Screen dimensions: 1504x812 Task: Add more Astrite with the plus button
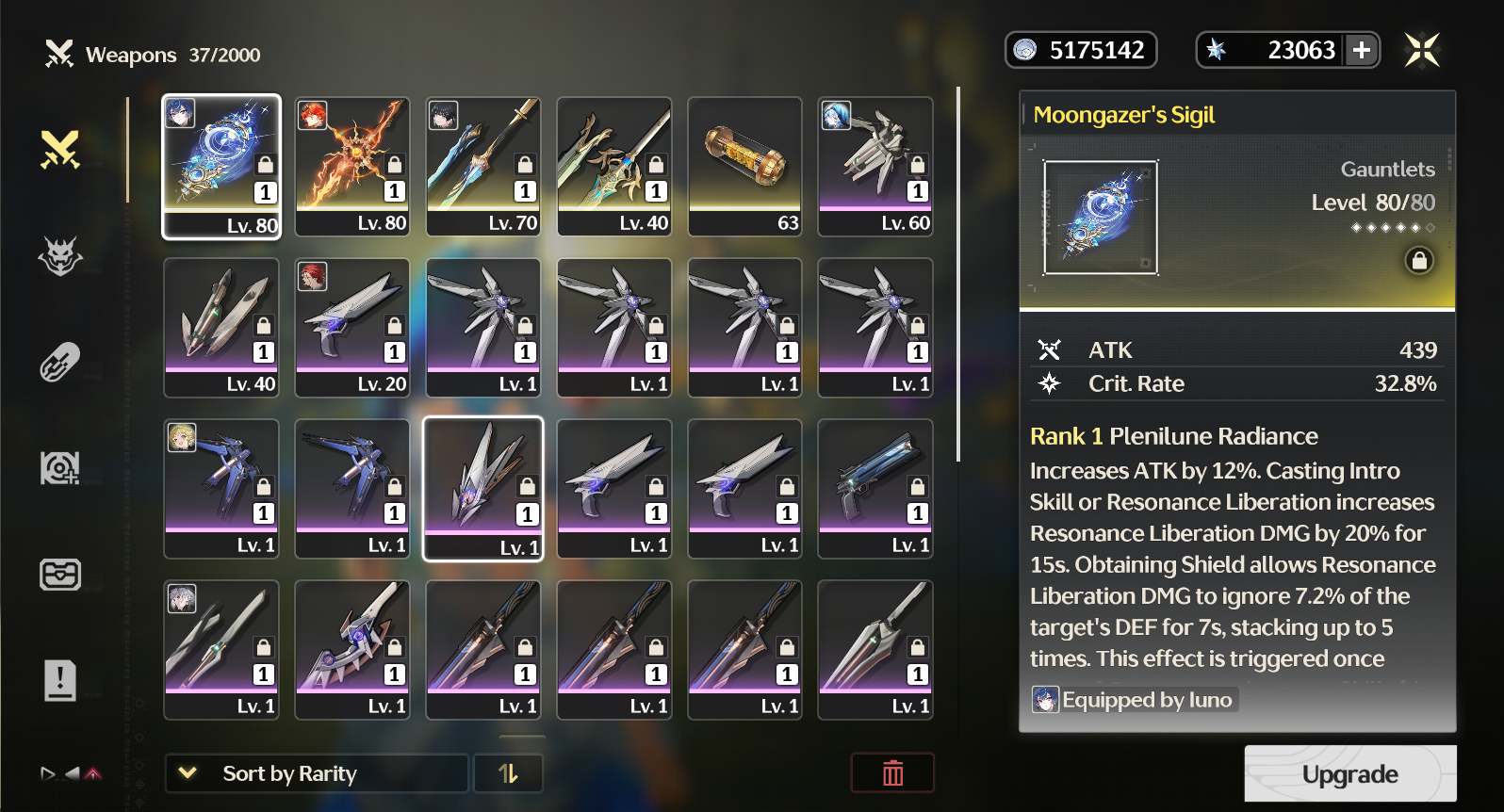1362,50
